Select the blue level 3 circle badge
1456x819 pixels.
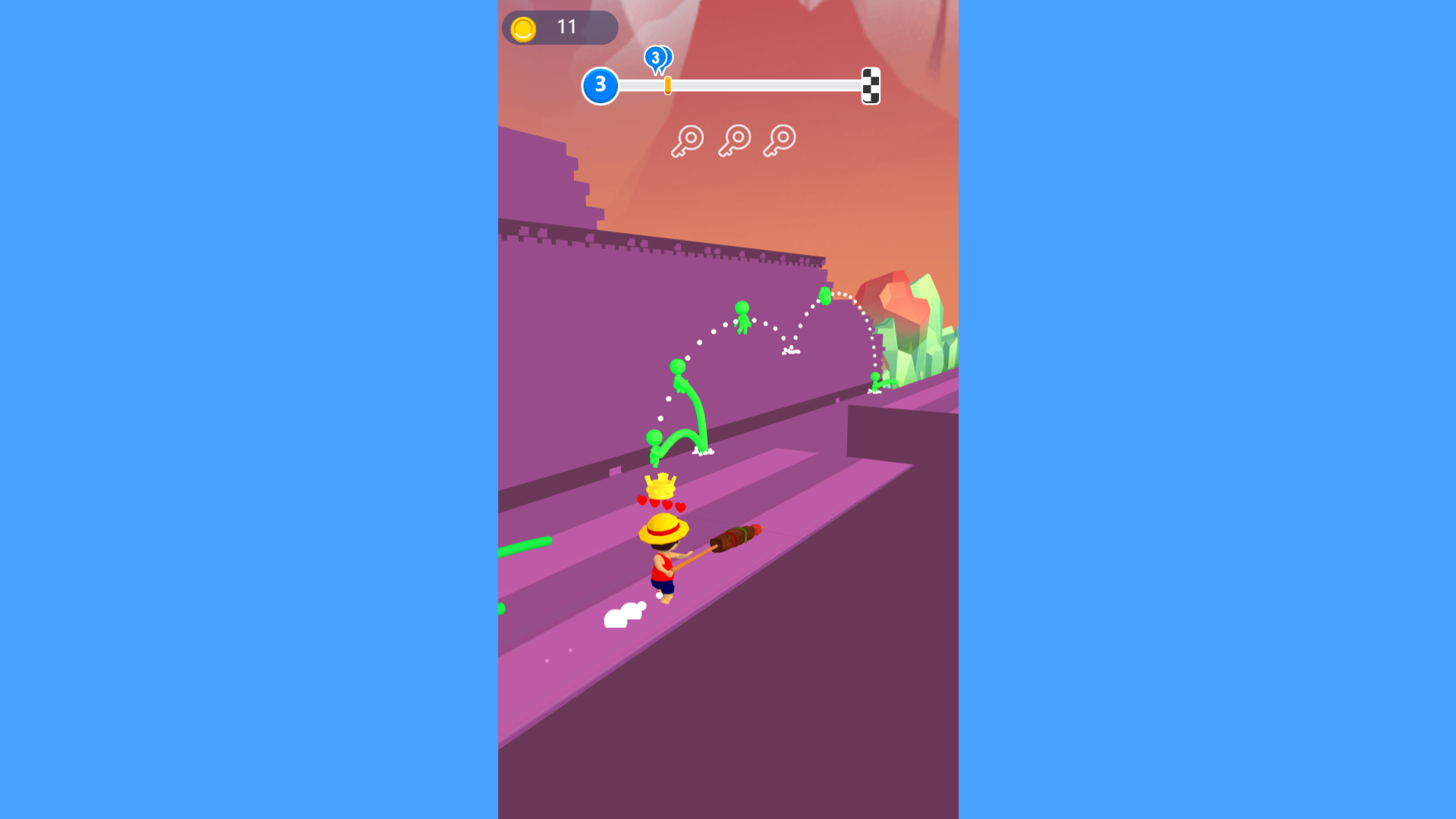coord(601,85)
